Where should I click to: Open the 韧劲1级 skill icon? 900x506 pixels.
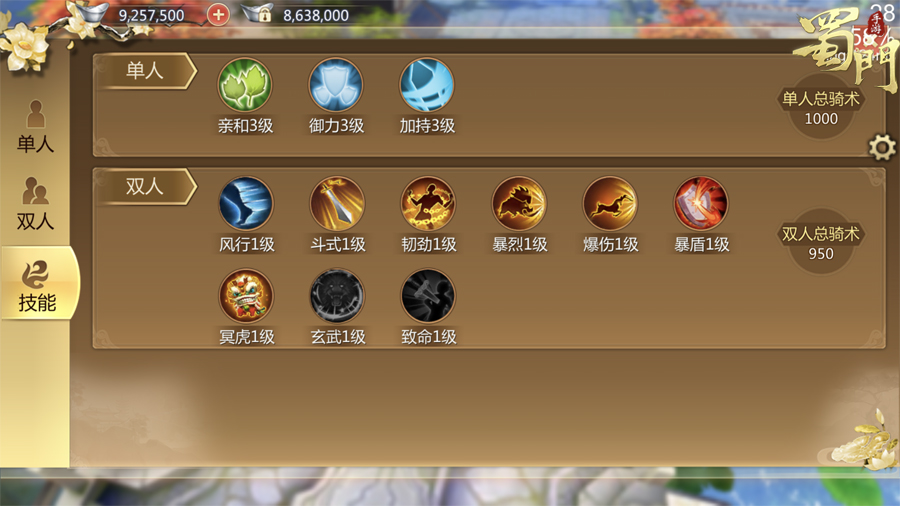tap(427, 204)
